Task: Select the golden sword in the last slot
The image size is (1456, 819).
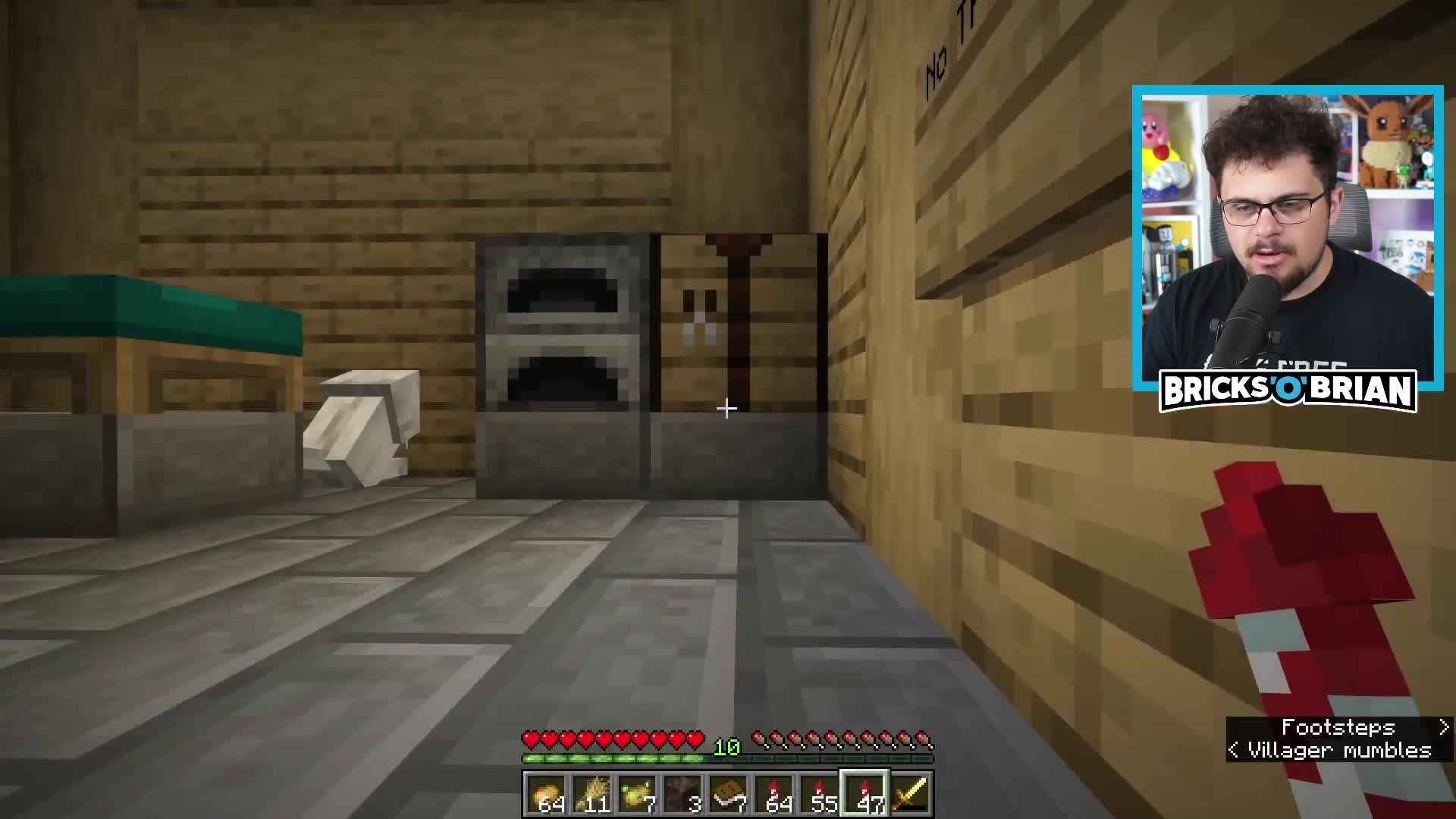Action: tap(908, 792)
